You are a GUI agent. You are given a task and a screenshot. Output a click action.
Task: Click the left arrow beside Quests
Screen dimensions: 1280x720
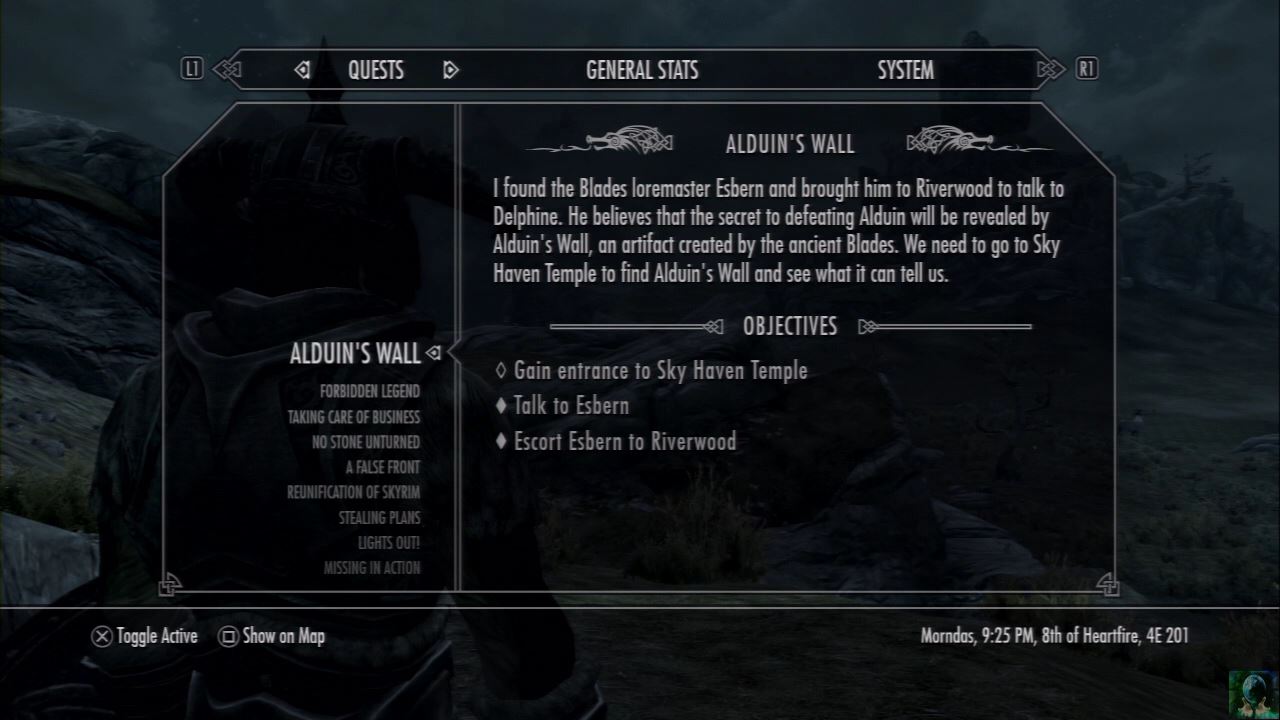coord(302,70)
